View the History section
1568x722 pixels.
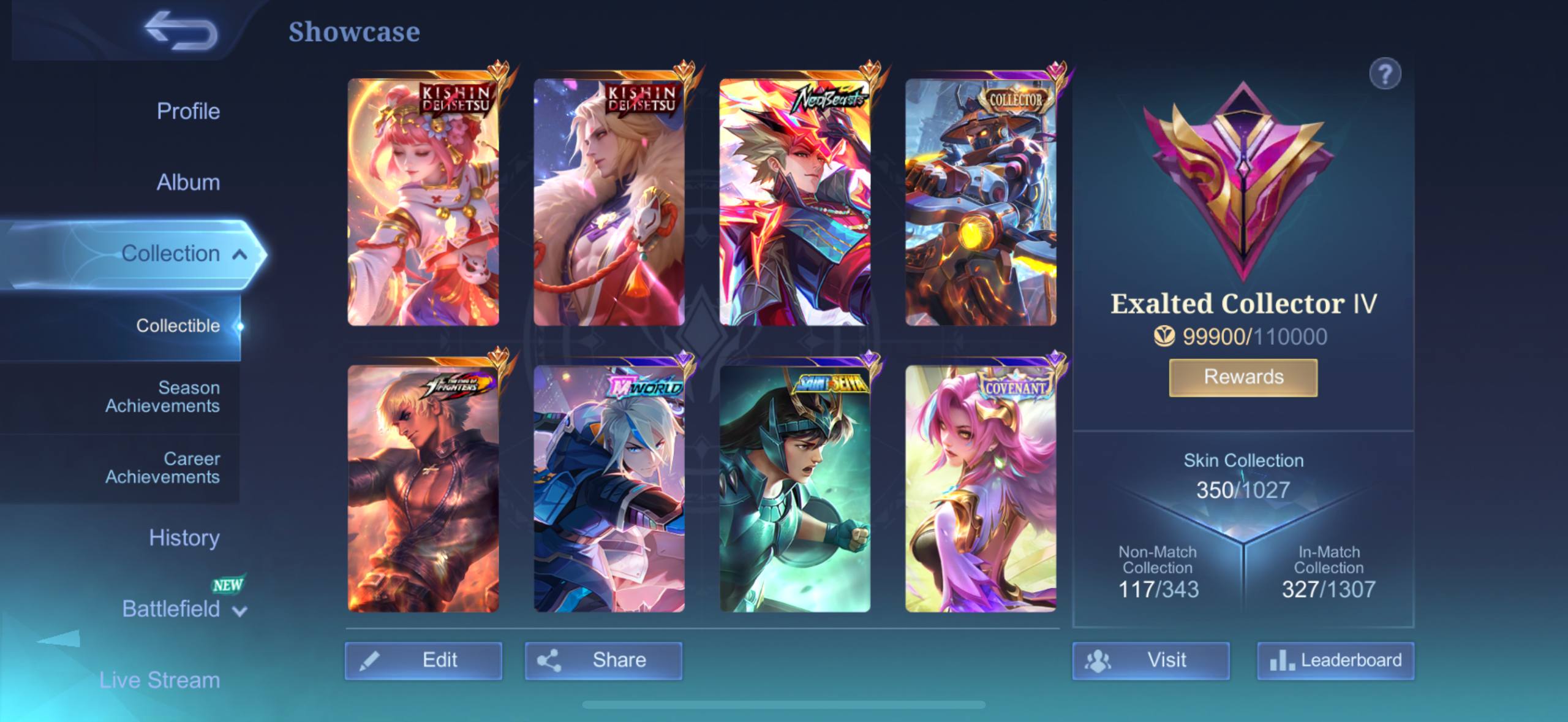tap(184, 538)
